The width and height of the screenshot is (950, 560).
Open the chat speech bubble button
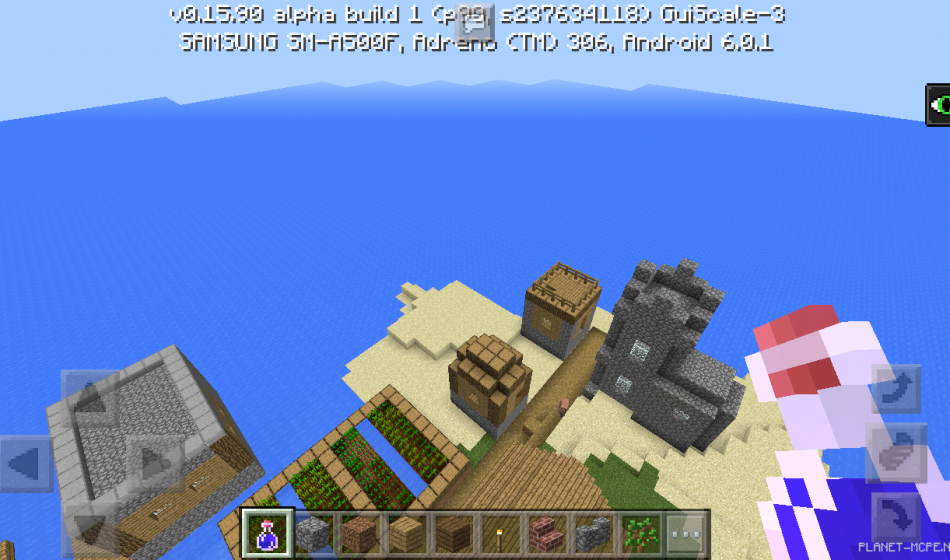(474, 24)
